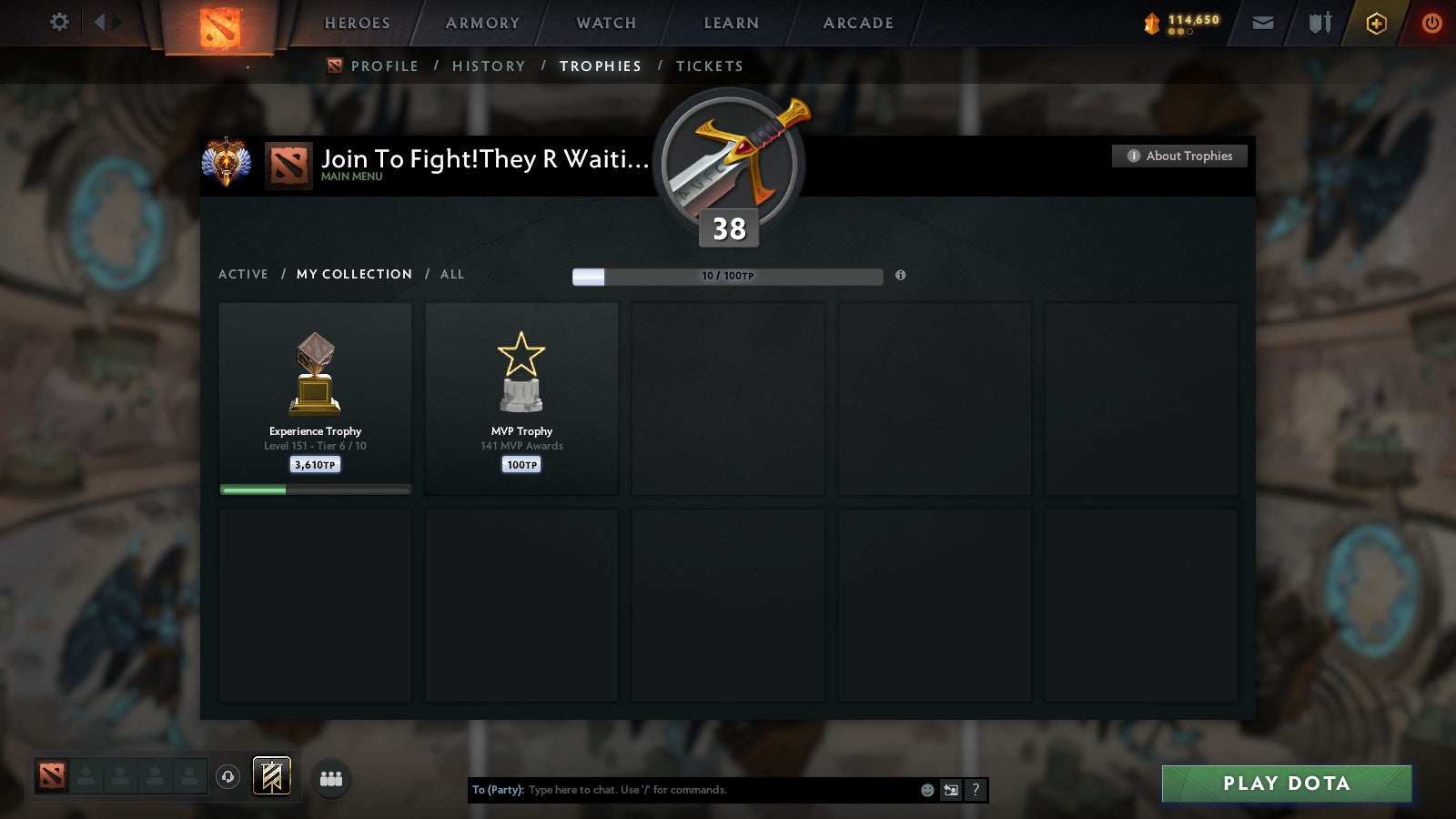Open the mail notifications panel
This screenshot has height=819, width=1456.
pos(1262,22)
